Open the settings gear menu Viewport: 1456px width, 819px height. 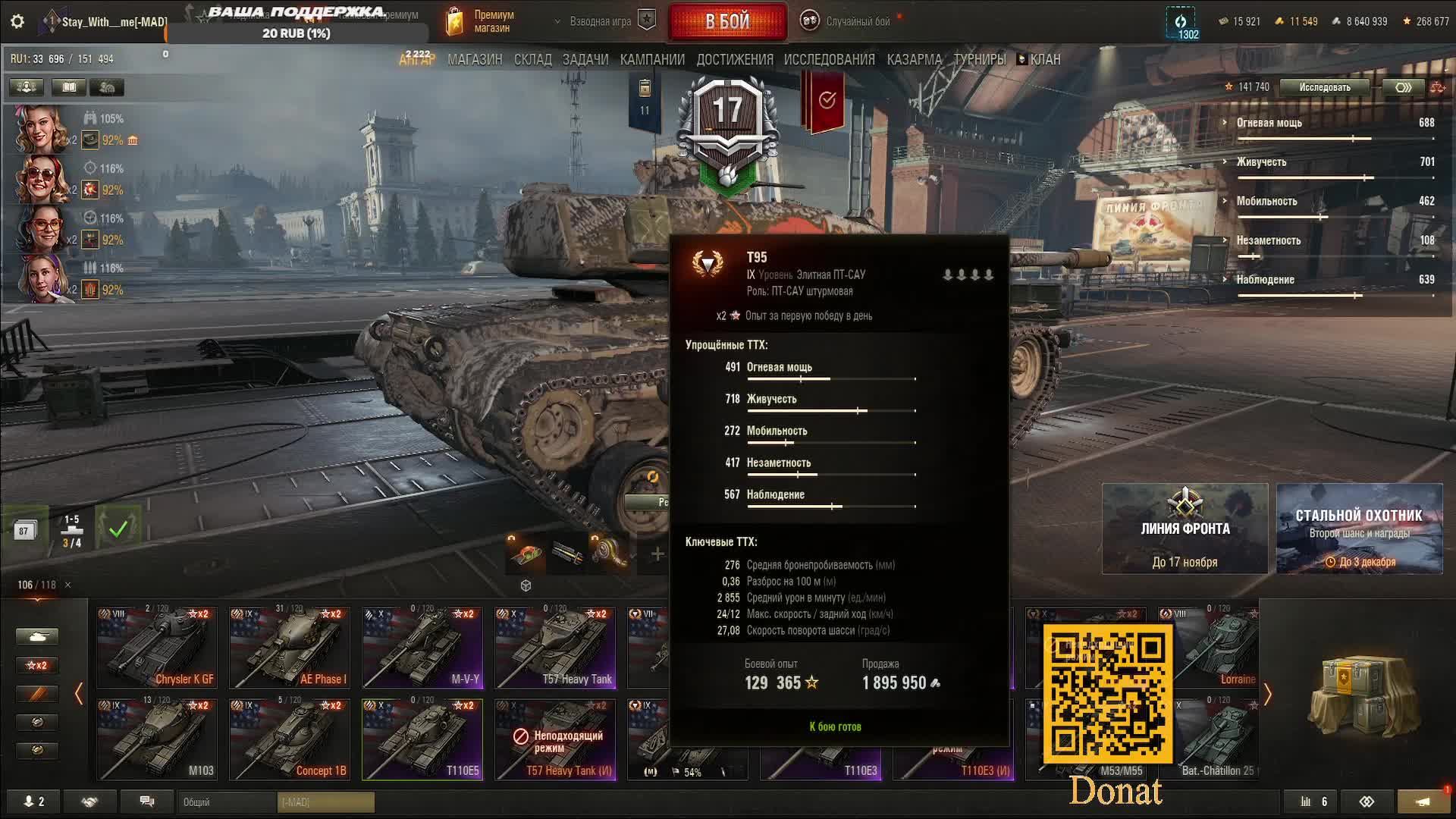point(17,21)
